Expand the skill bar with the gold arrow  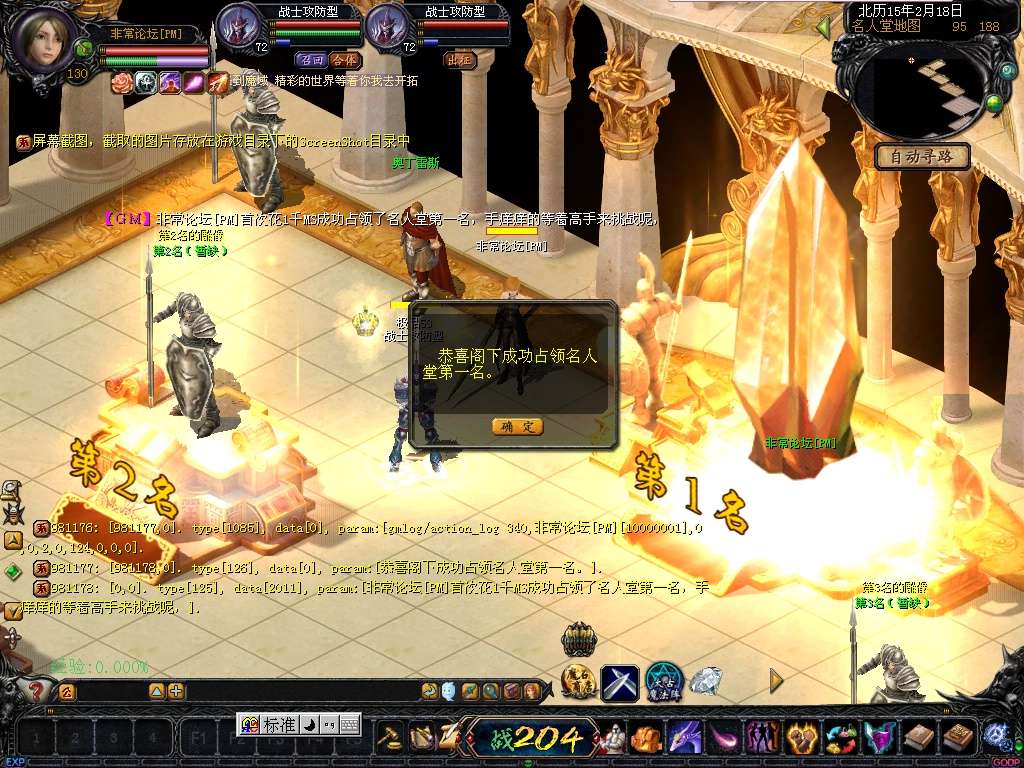pos(776,680)
